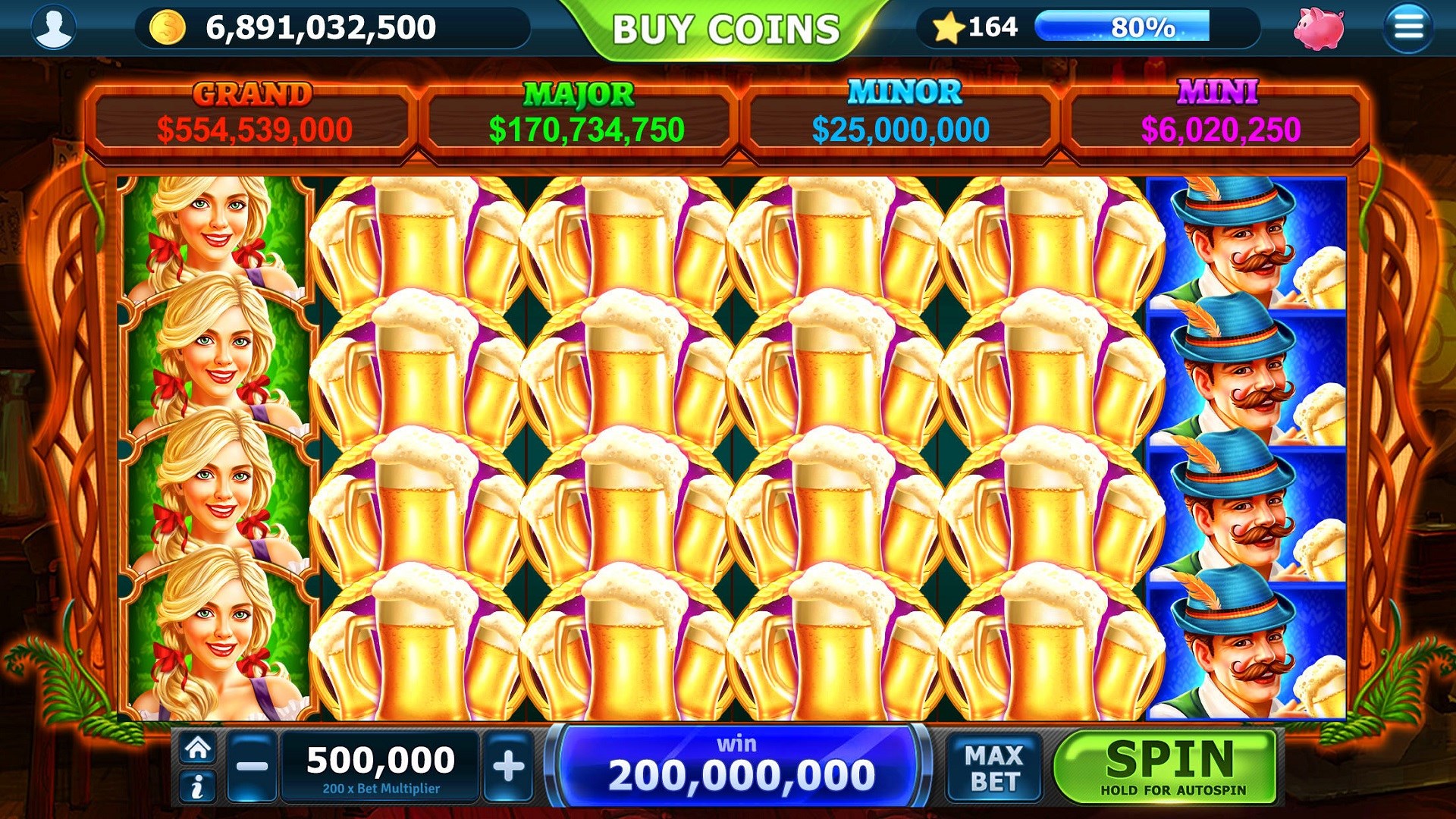Screen dimensions: 1456x819
Task: Open the player profile avatar
Action: pos(53,28)
